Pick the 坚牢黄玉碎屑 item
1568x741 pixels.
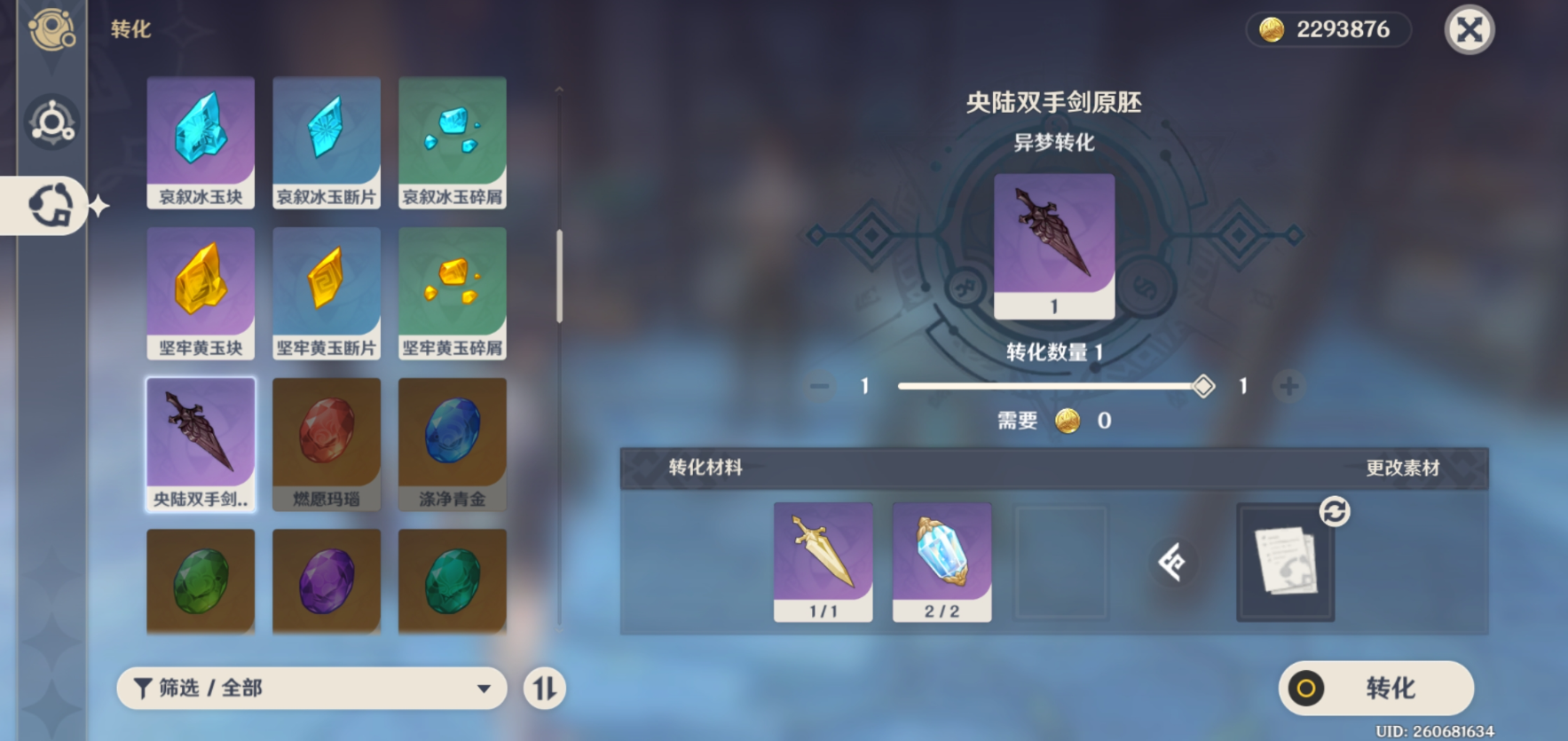pos(453,293)
